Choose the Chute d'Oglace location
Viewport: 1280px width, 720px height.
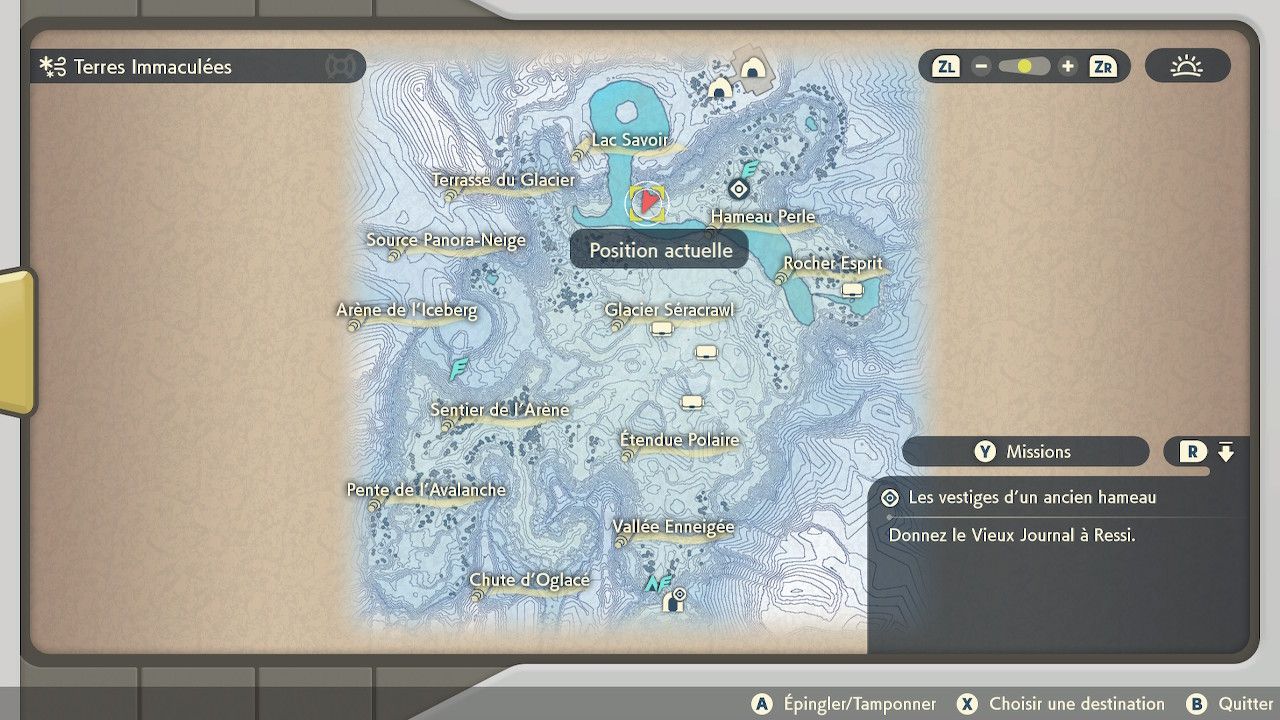(530, 580)
